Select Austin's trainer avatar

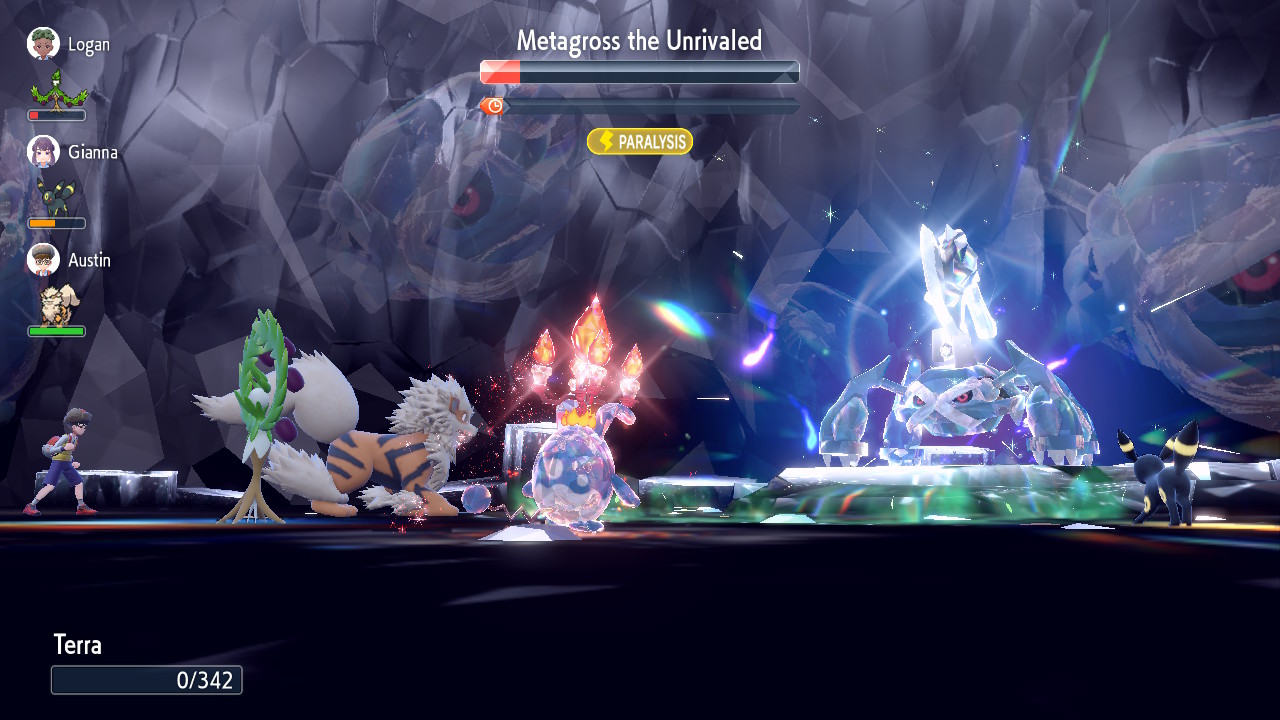(x=43, y=260)
